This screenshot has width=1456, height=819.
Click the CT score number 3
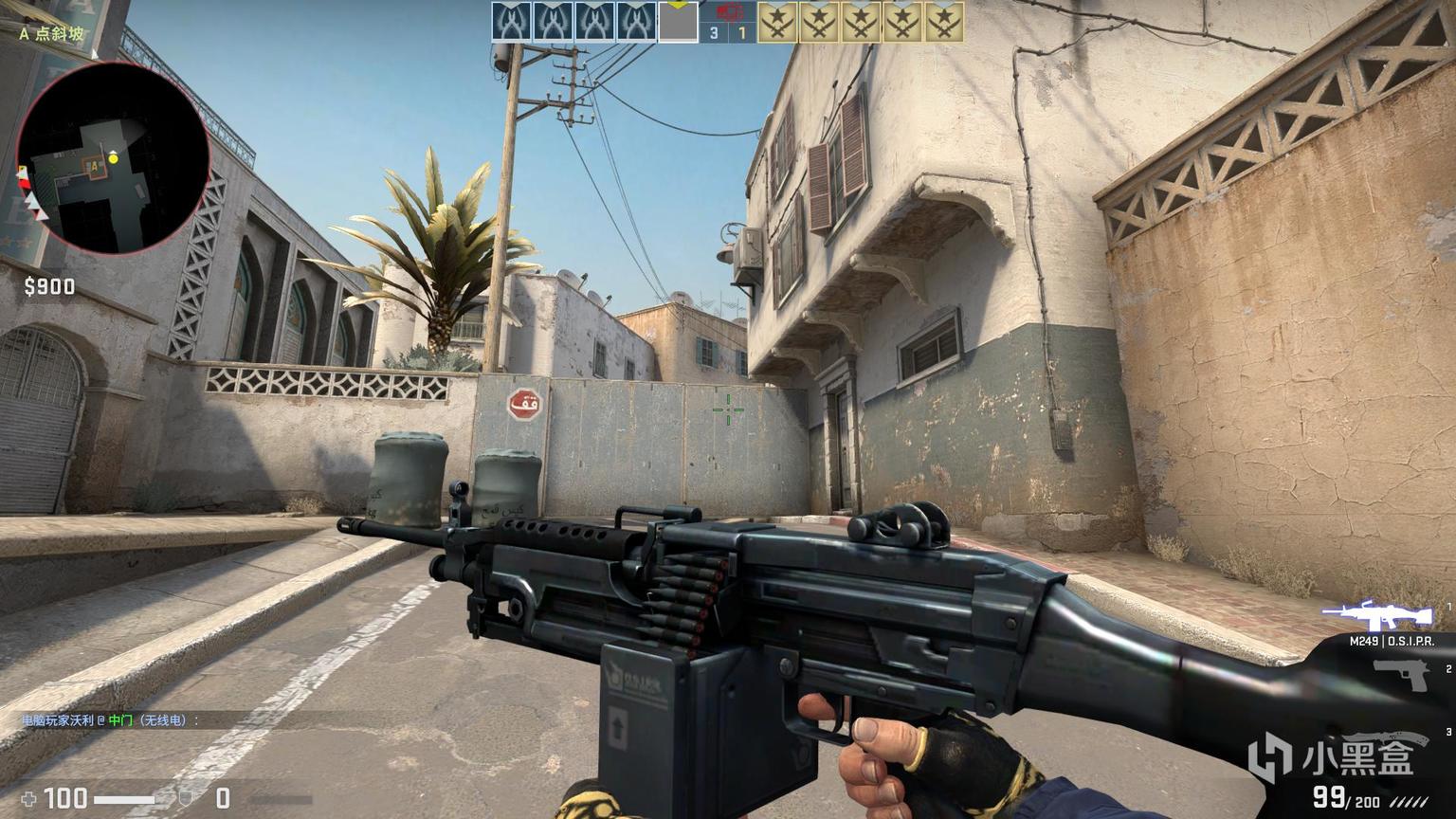[x=712, y=31]
